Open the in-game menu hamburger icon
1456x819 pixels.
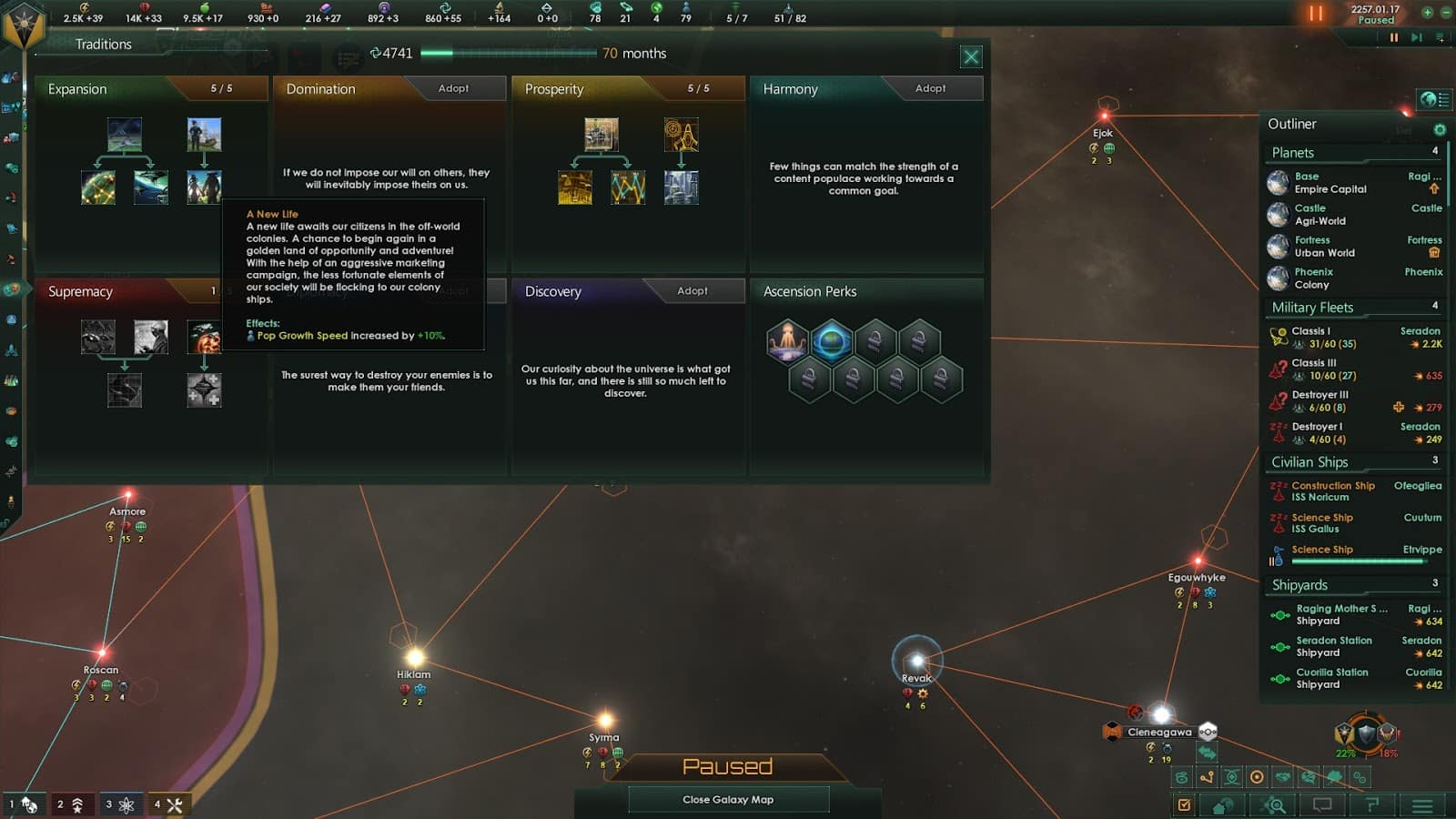point(1421,805)
